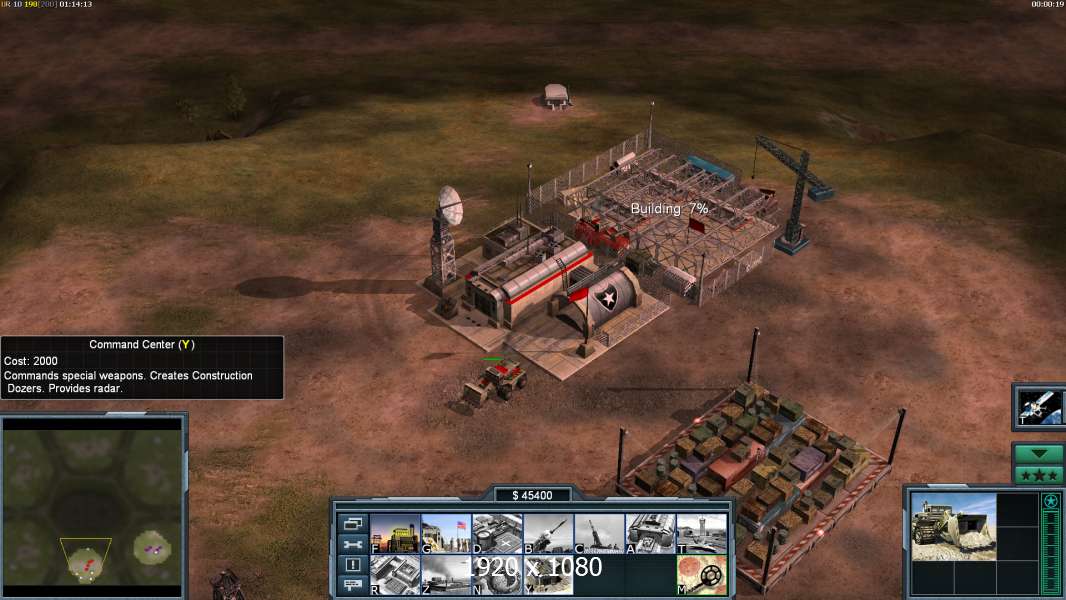This screenshot has height=600, width=1066.
Task: Select the Fire Base artillery icon
Action: [x=599, y=534]
